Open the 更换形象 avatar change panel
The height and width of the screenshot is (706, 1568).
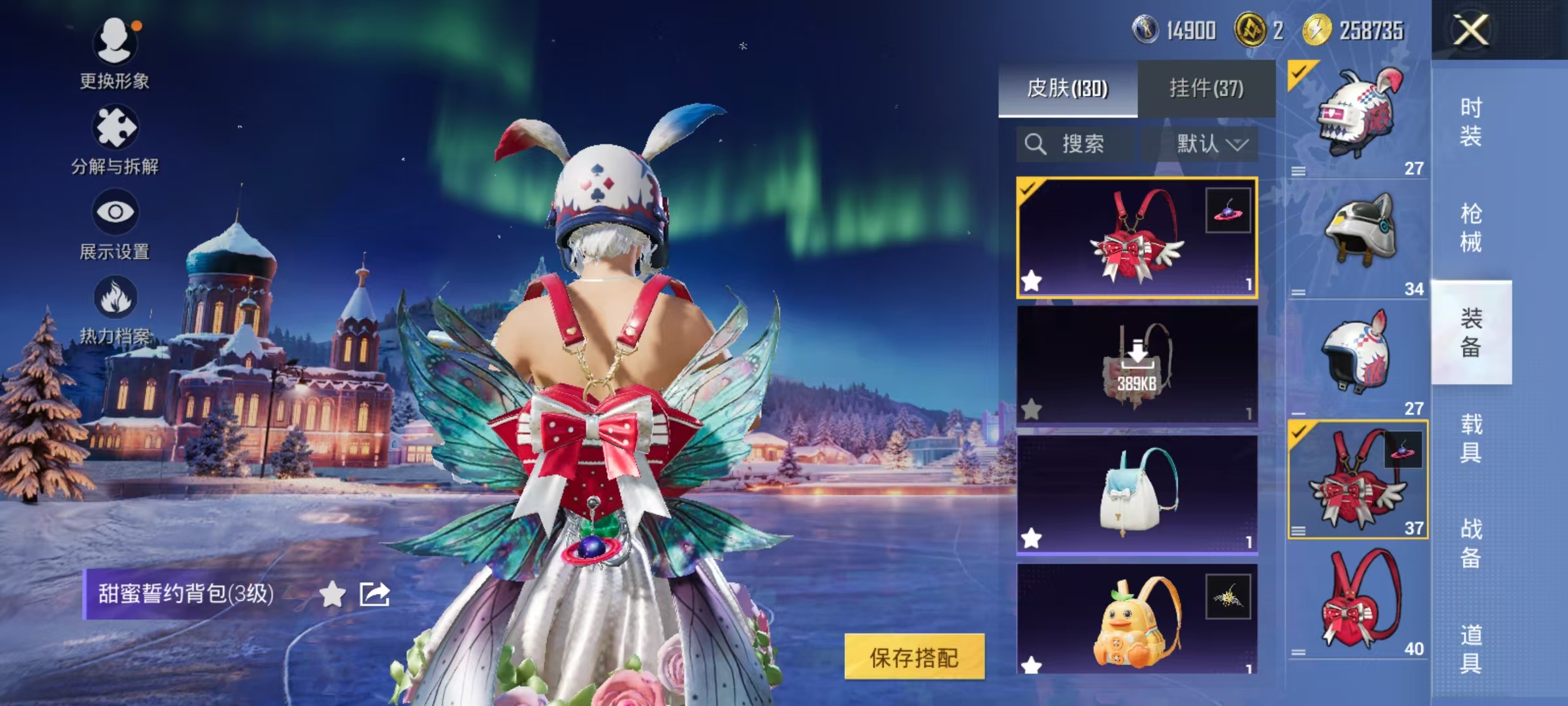tap(116, 42)
